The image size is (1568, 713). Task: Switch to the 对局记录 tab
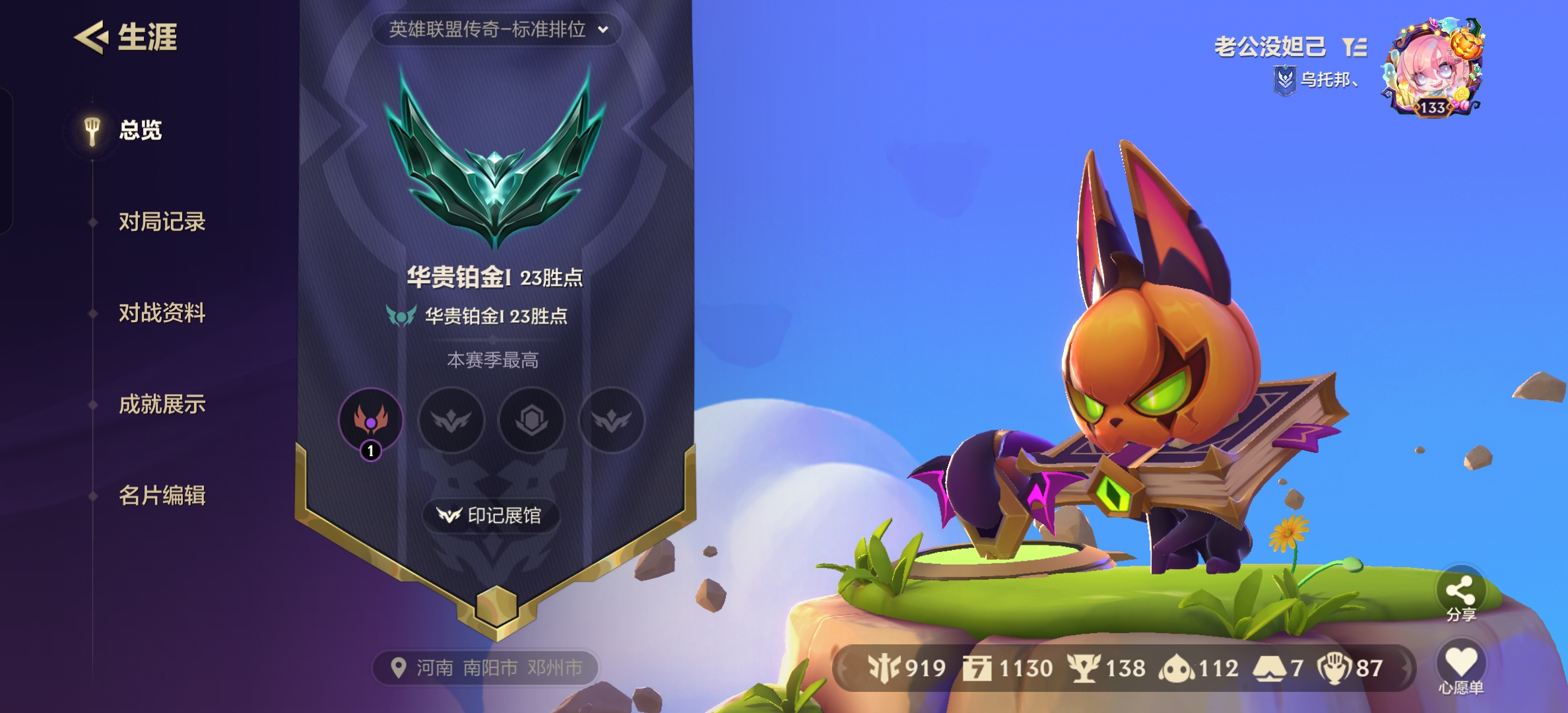point(161,222)
